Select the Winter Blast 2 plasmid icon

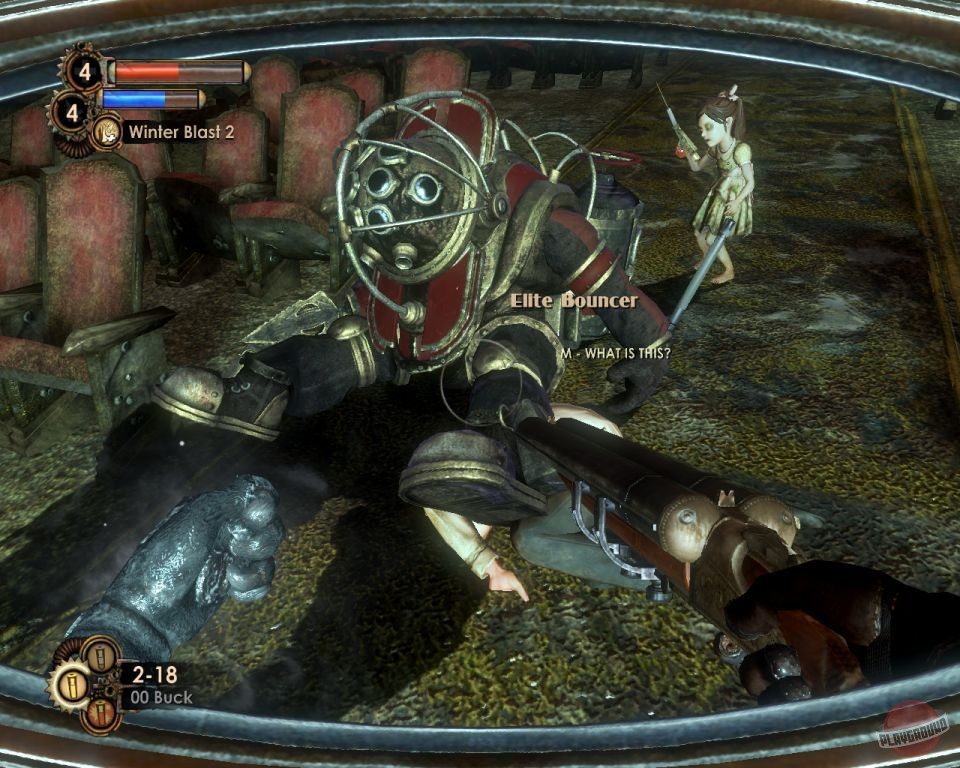pyautogui.click(x=105, y=131)
